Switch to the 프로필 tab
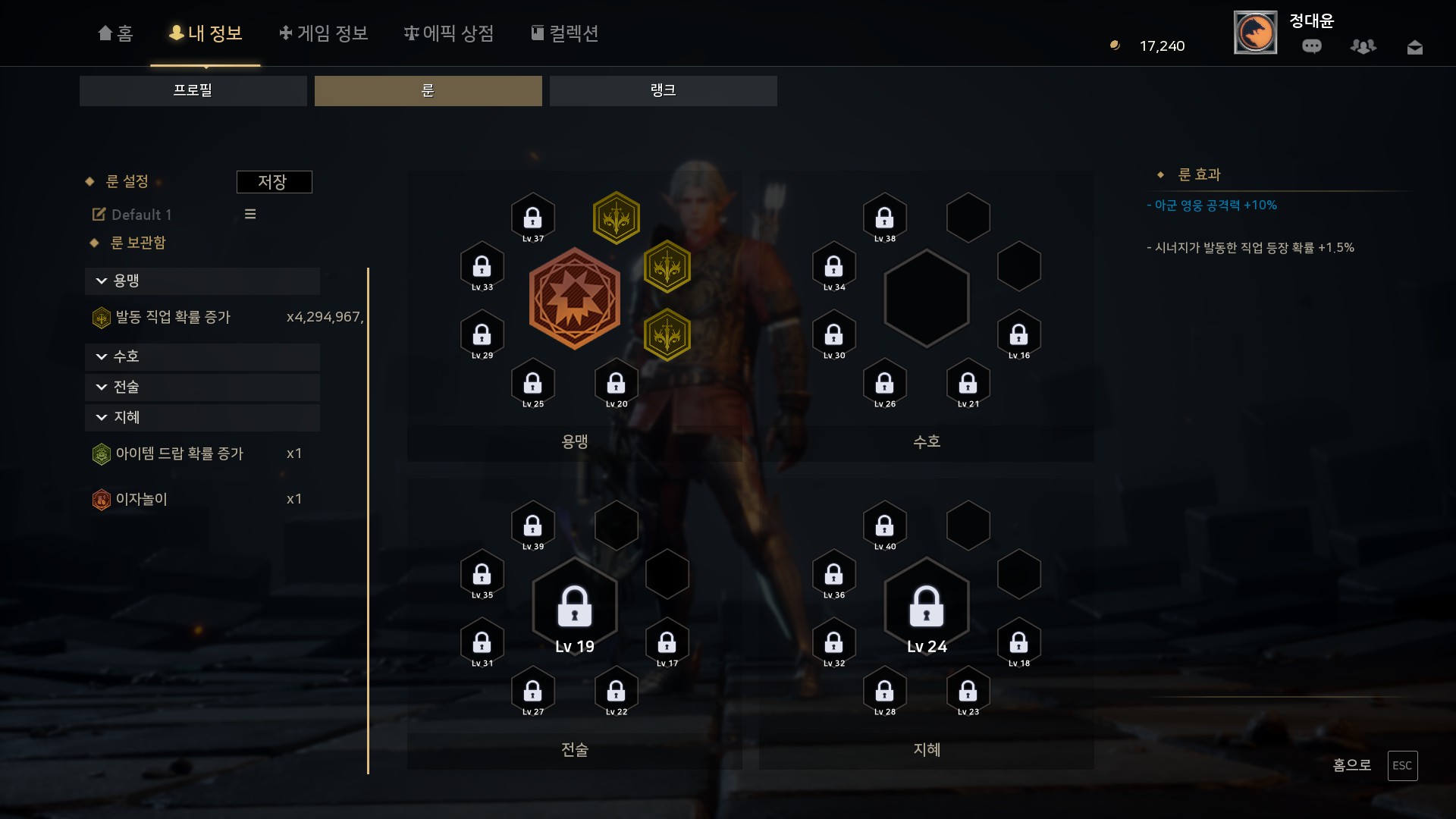 pyautogui.click(x=193, y=90)
